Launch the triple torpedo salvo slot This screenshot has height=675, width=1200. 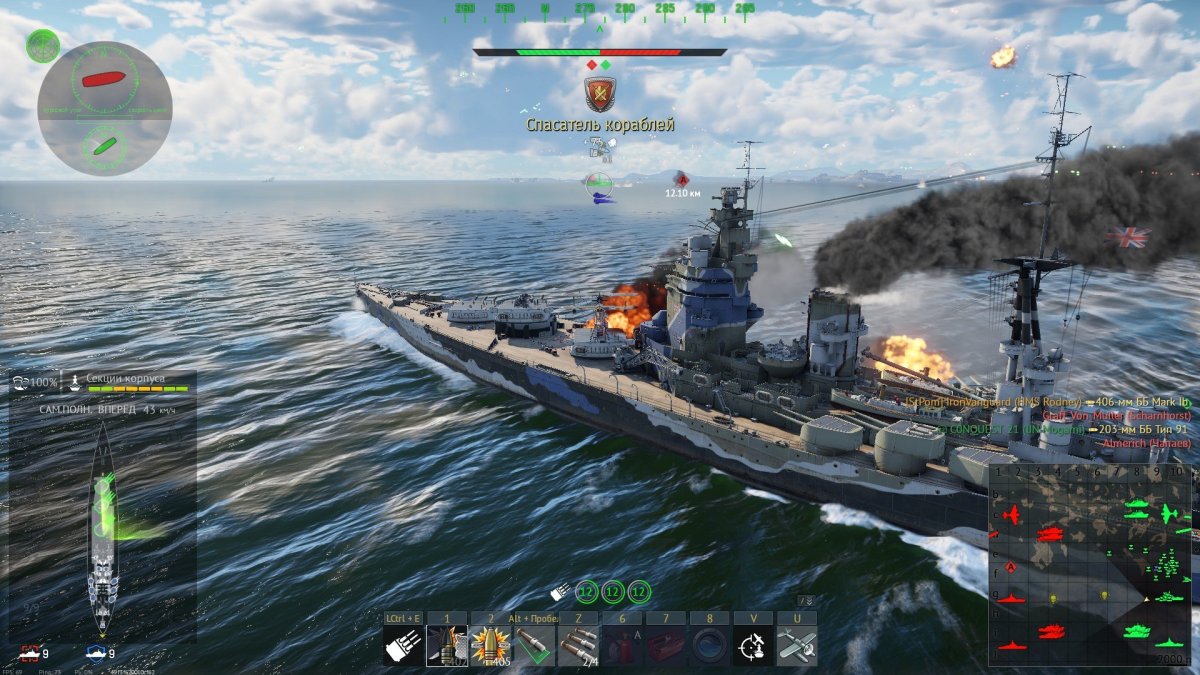[x=577, y=646]
